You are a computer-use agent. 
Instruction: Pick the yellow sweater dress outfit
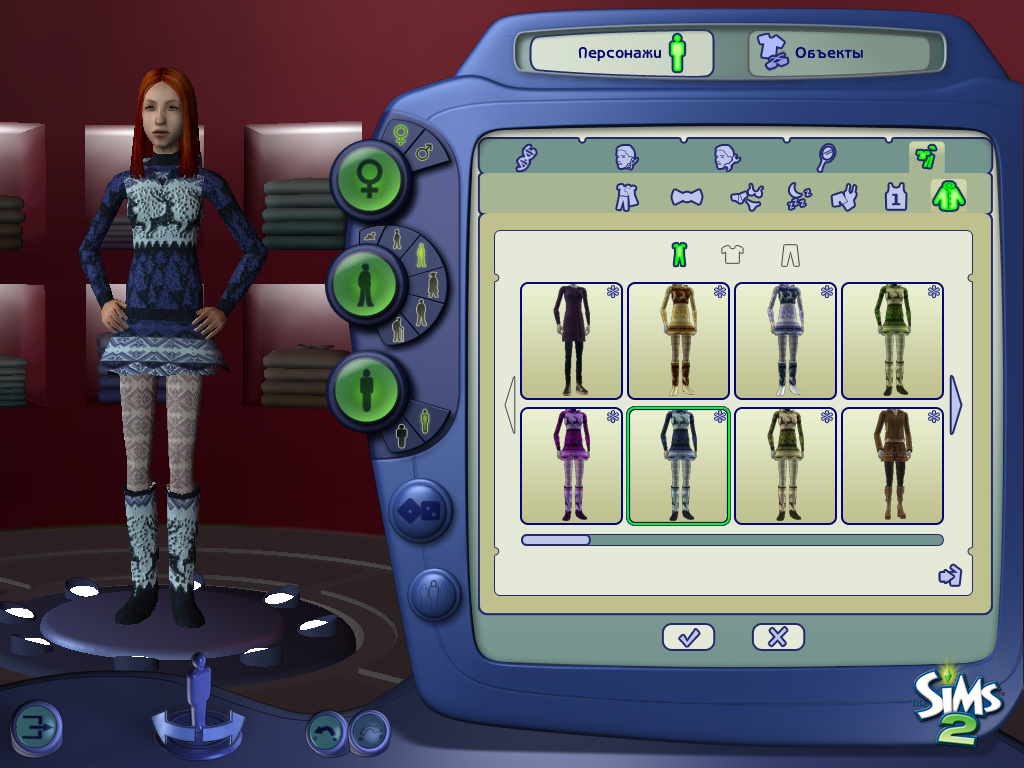click(678, 341)
